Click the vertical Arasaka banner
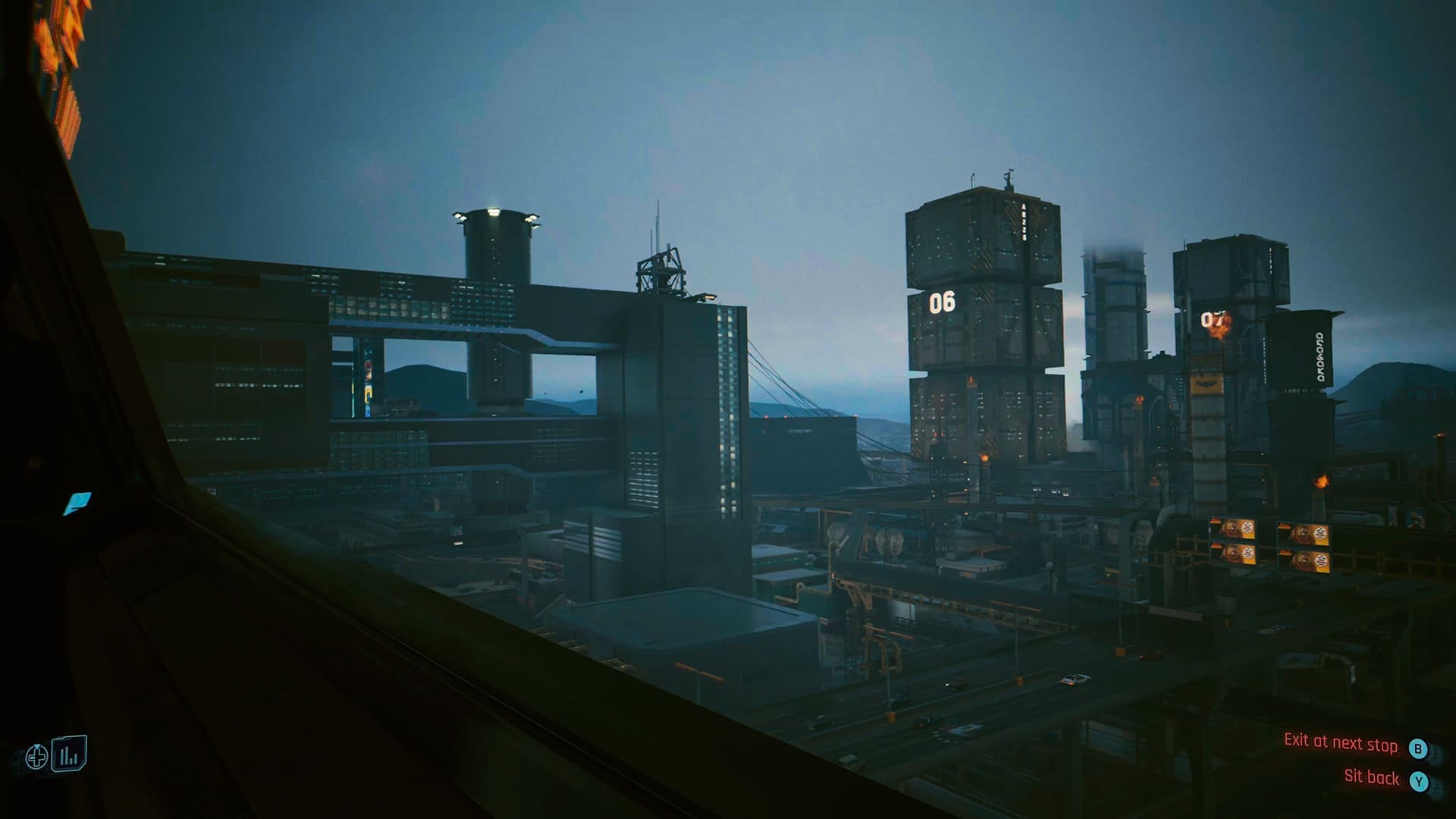Viewport: 1456px width, 819px height. coord(1319,356)
